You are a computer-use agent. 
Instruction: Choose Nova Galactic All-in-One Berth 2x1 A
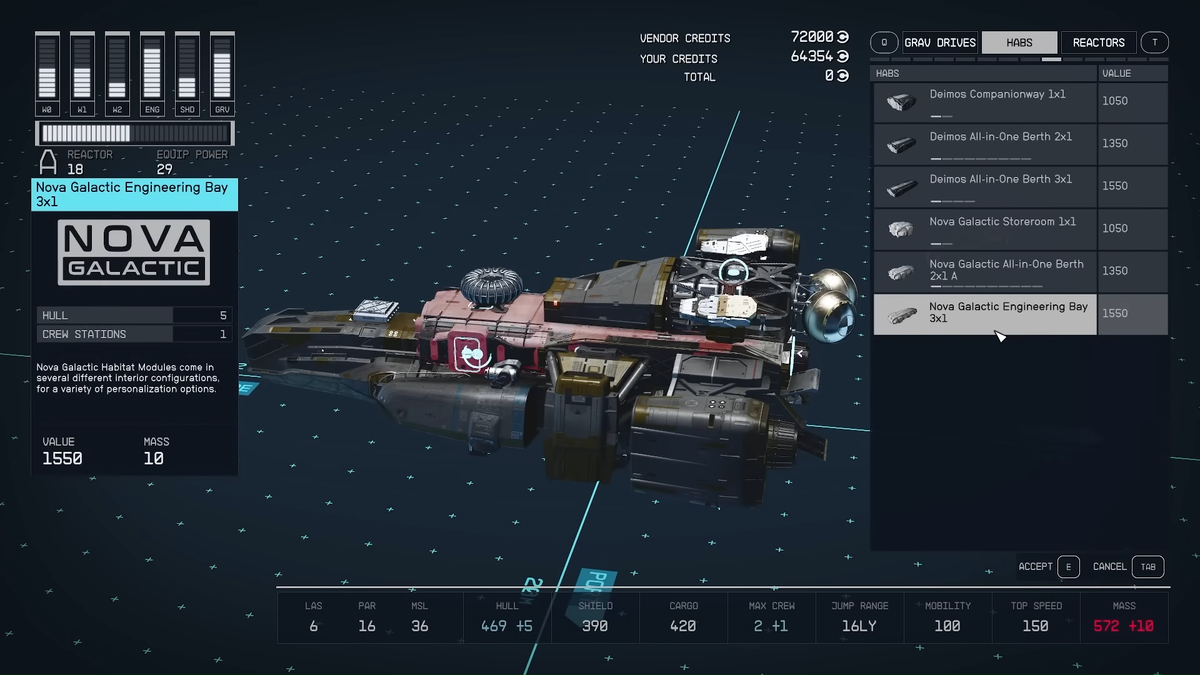[x=986, y=271]
